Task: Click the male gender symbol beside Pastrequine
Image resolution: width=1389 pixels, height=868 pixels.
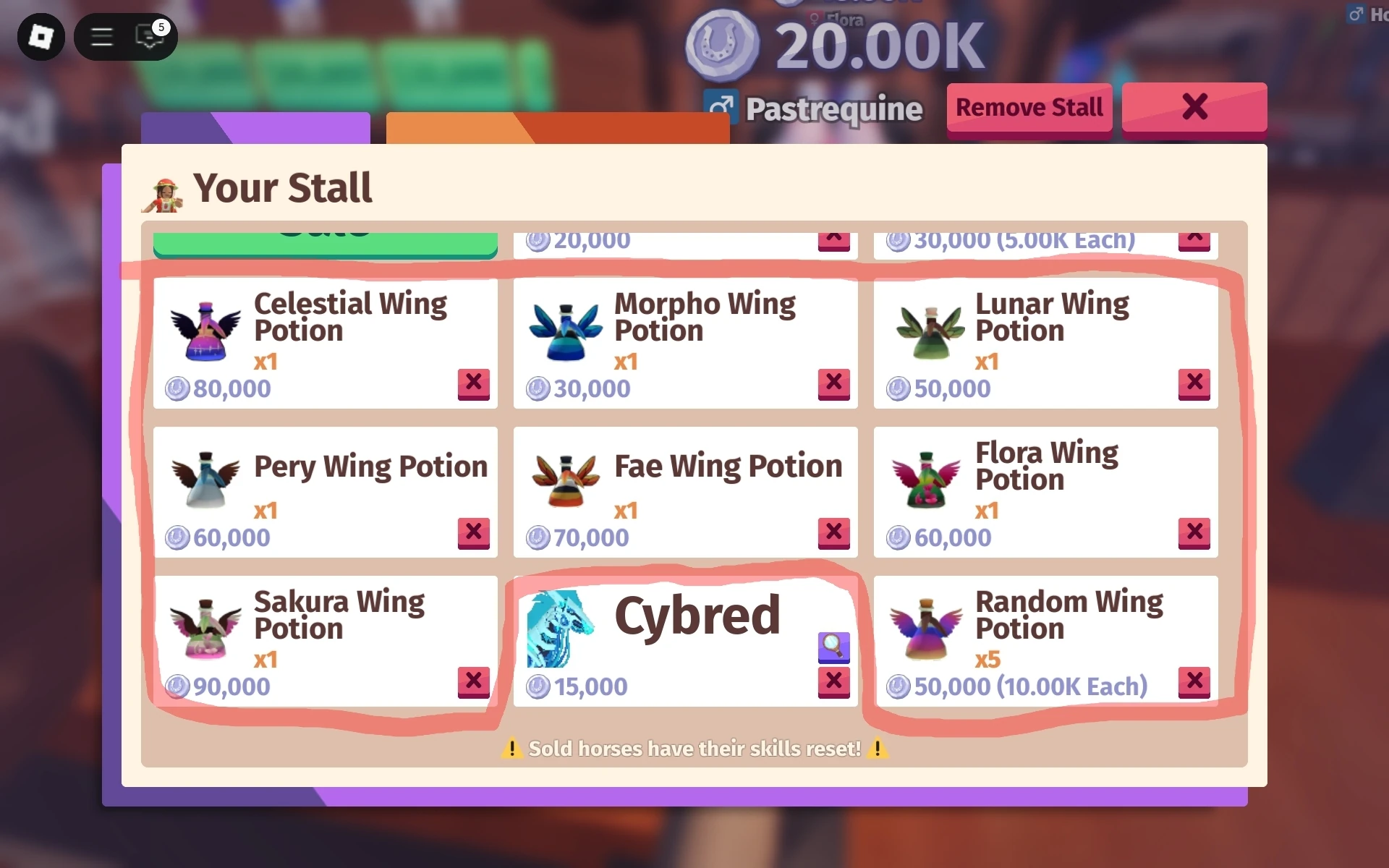Action: [x=721, y=107]
